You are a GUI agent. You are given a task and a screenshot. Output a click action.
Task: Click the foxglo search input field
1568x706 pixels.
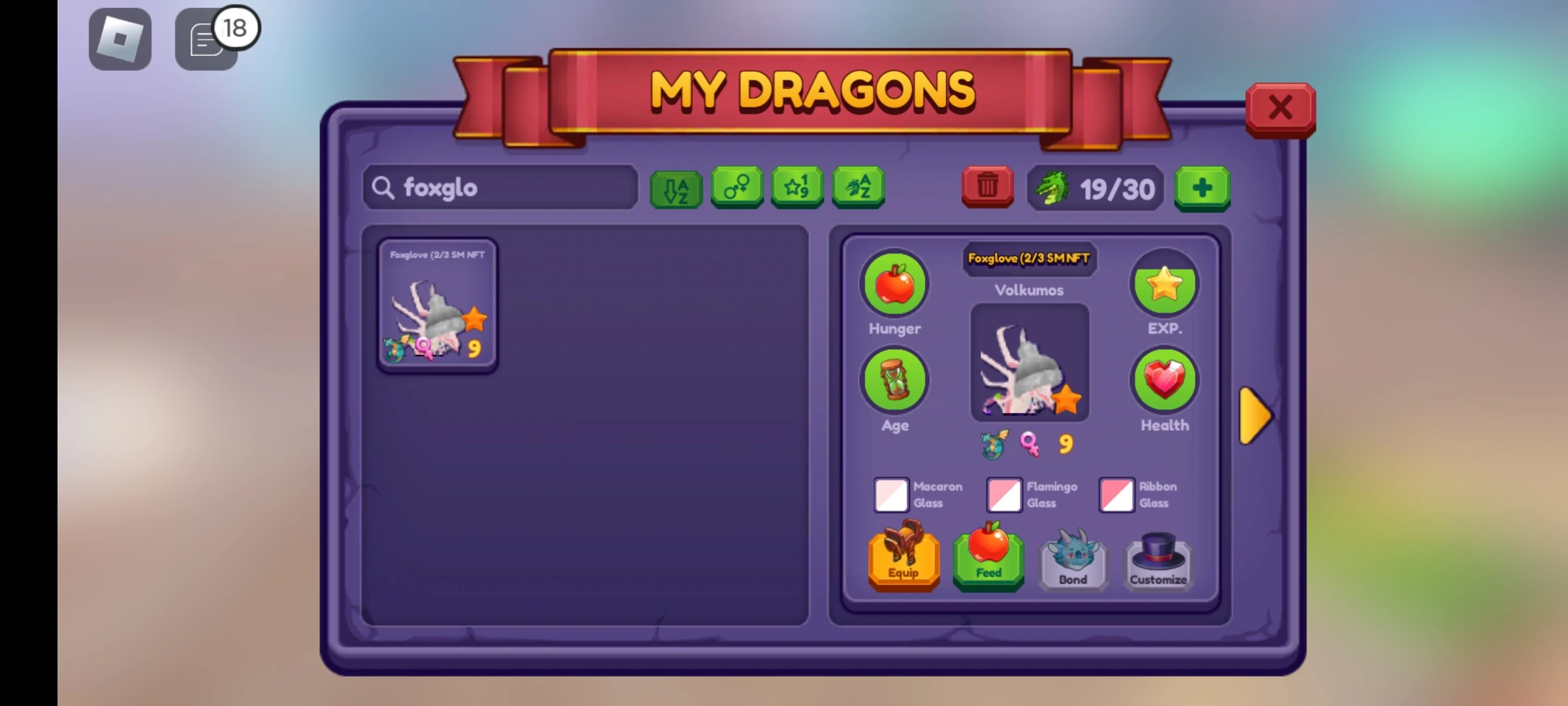click(x=500, y=188)
